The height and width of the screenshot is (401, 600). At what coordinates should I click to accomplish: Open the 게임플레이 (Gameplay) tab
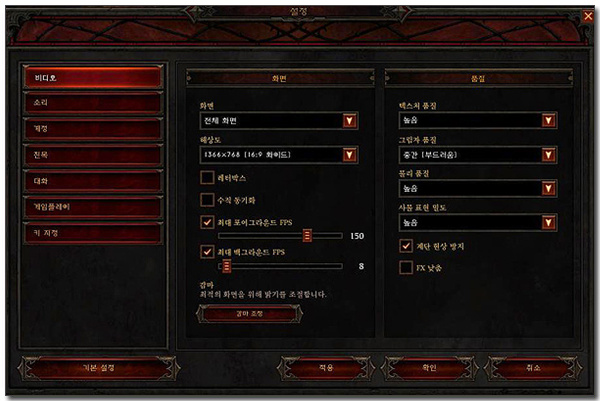(x=93, y=207)
